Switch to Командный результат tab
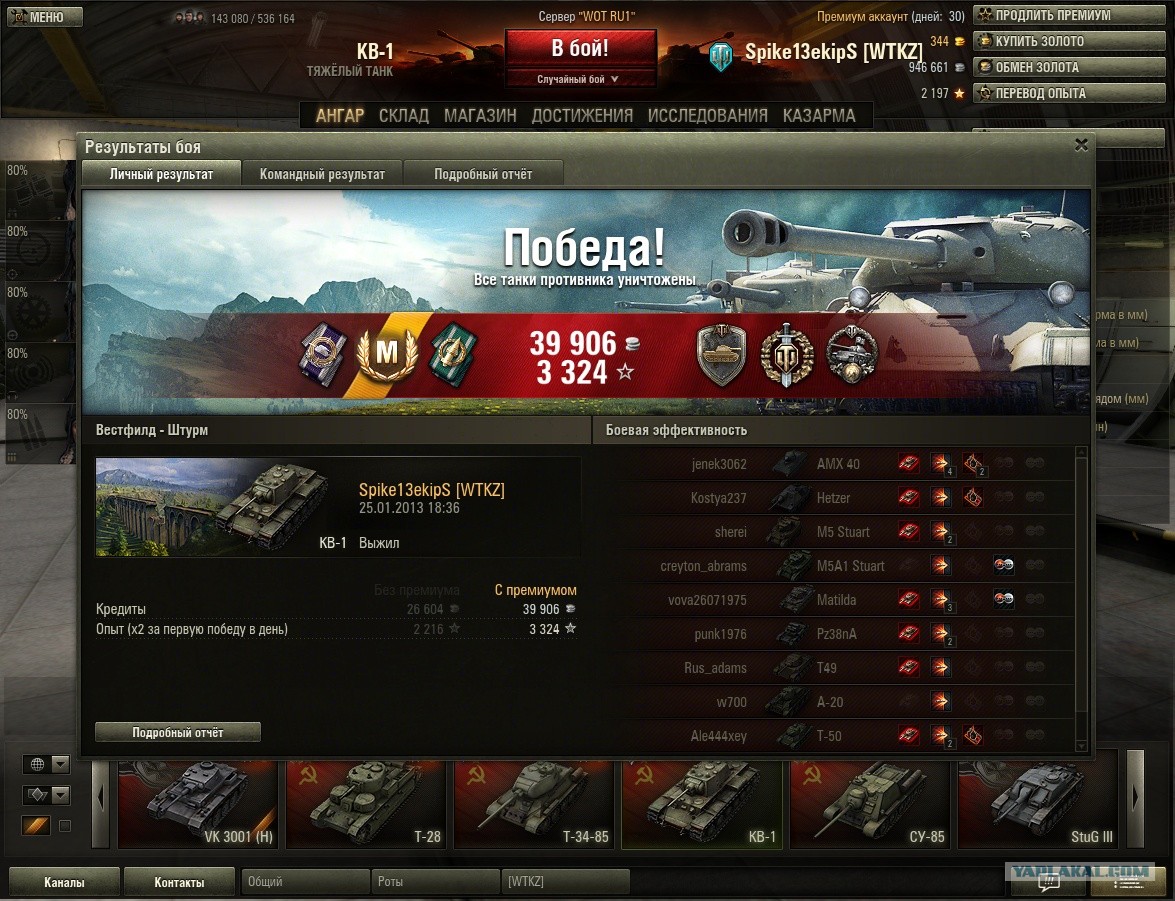Screen dimensions: 1175x901 tap(322, 174)
